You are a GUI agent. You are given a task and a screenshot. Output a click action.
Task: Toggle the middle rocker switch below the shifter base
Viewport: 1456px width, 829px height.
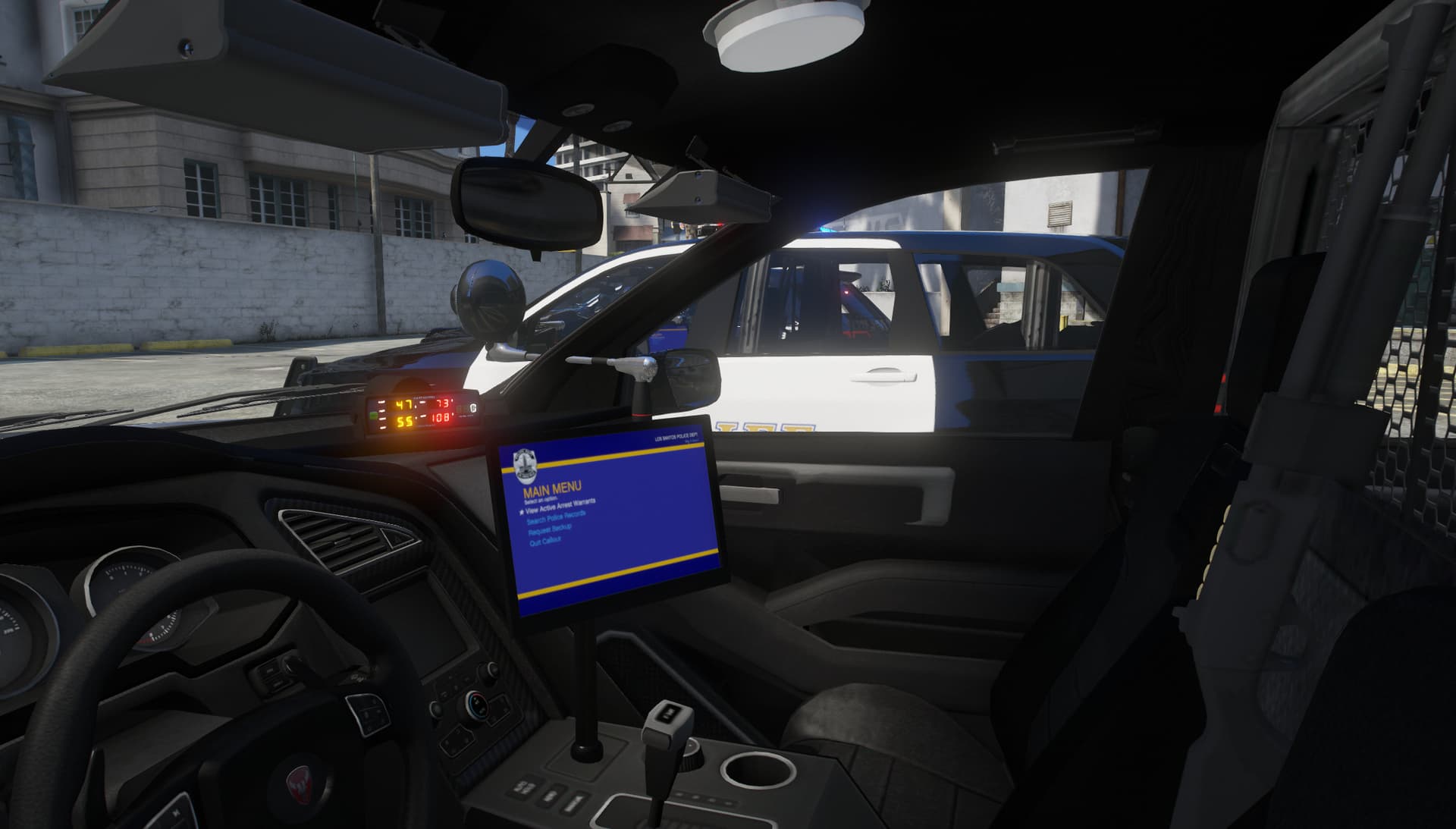[x=553, y=795]
